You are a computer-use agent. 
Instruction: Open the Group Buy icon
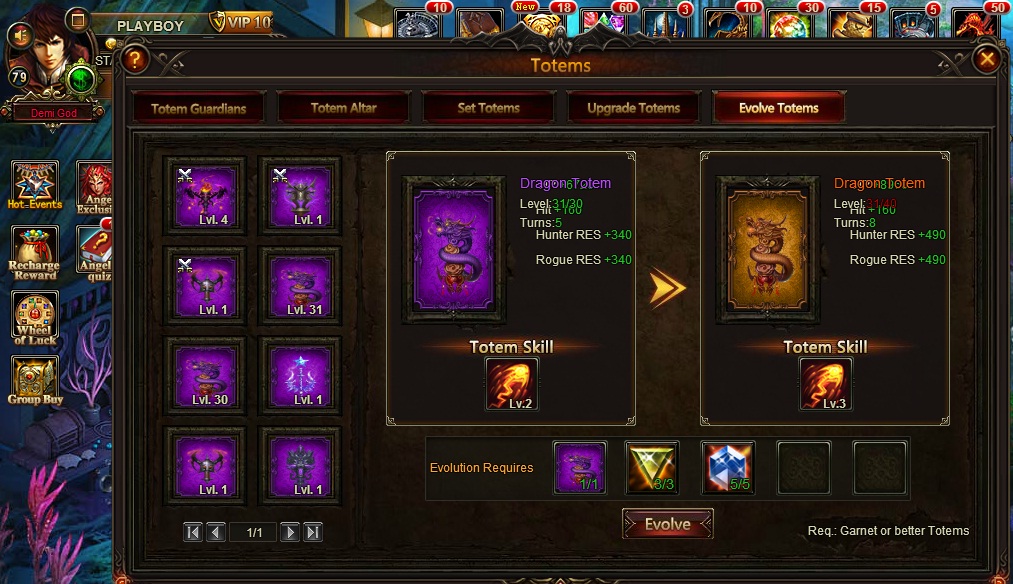35,383
